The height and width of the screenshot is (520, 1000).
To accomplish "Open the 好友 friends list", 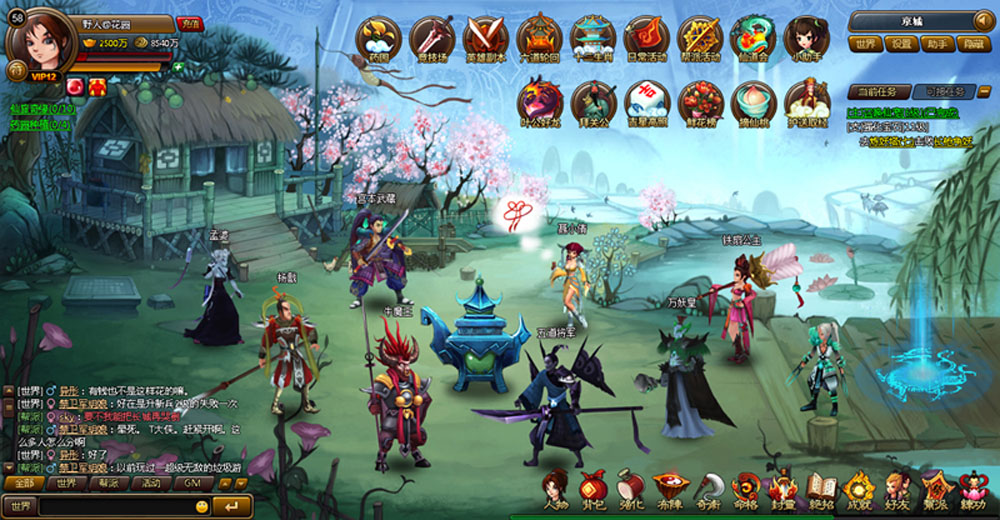I will (896, 490).
